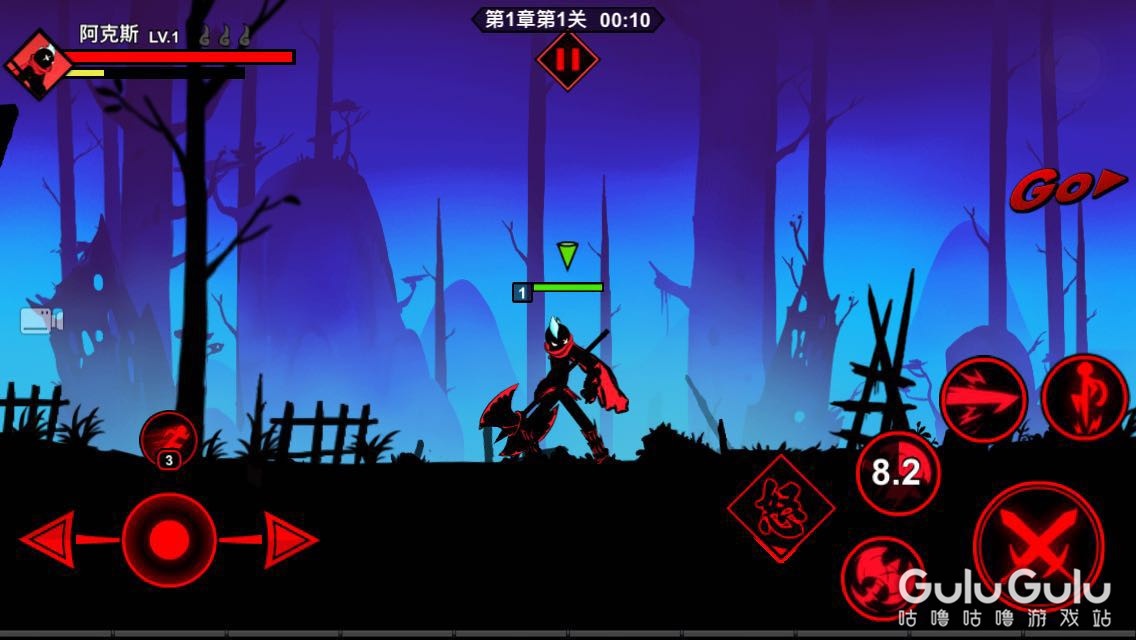Screen dimensions: 1136x640
Task: Move right with the right arrow
Action: tap(291, 540)
